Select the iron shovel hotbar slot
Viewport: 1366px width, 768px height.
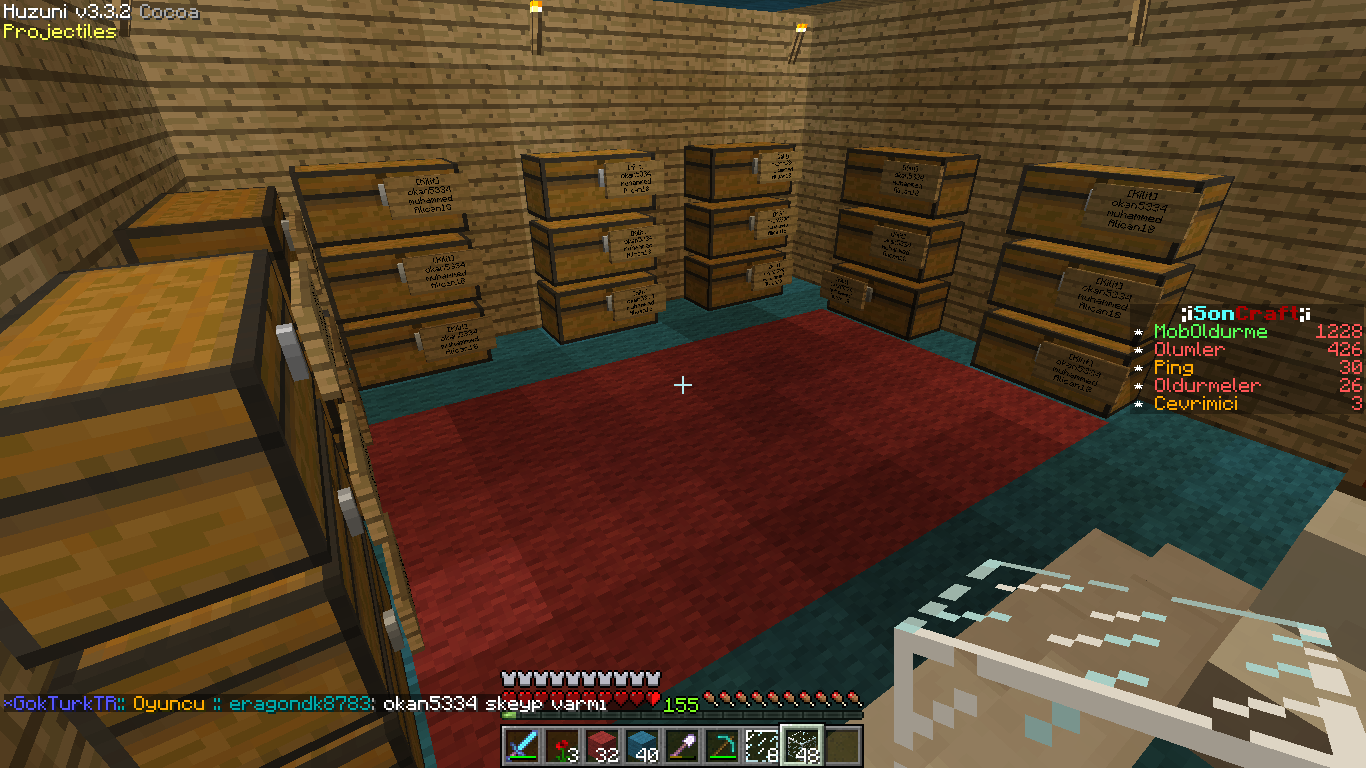pyautogui.click(x=682, y=746)
